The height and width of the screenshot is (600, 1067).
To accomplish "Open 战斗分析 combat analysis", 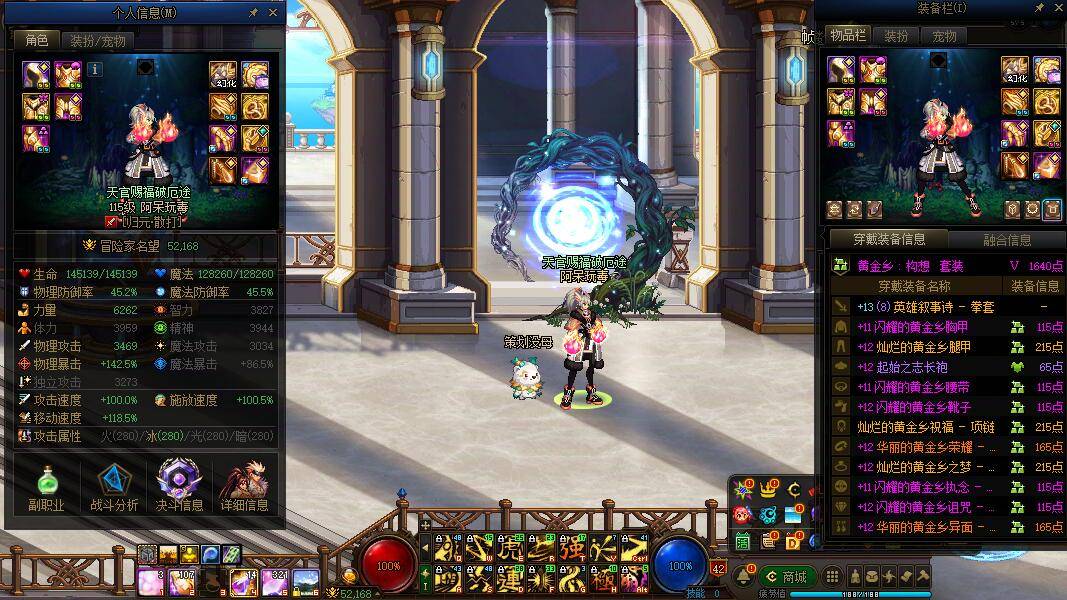I will pos(113,487).
